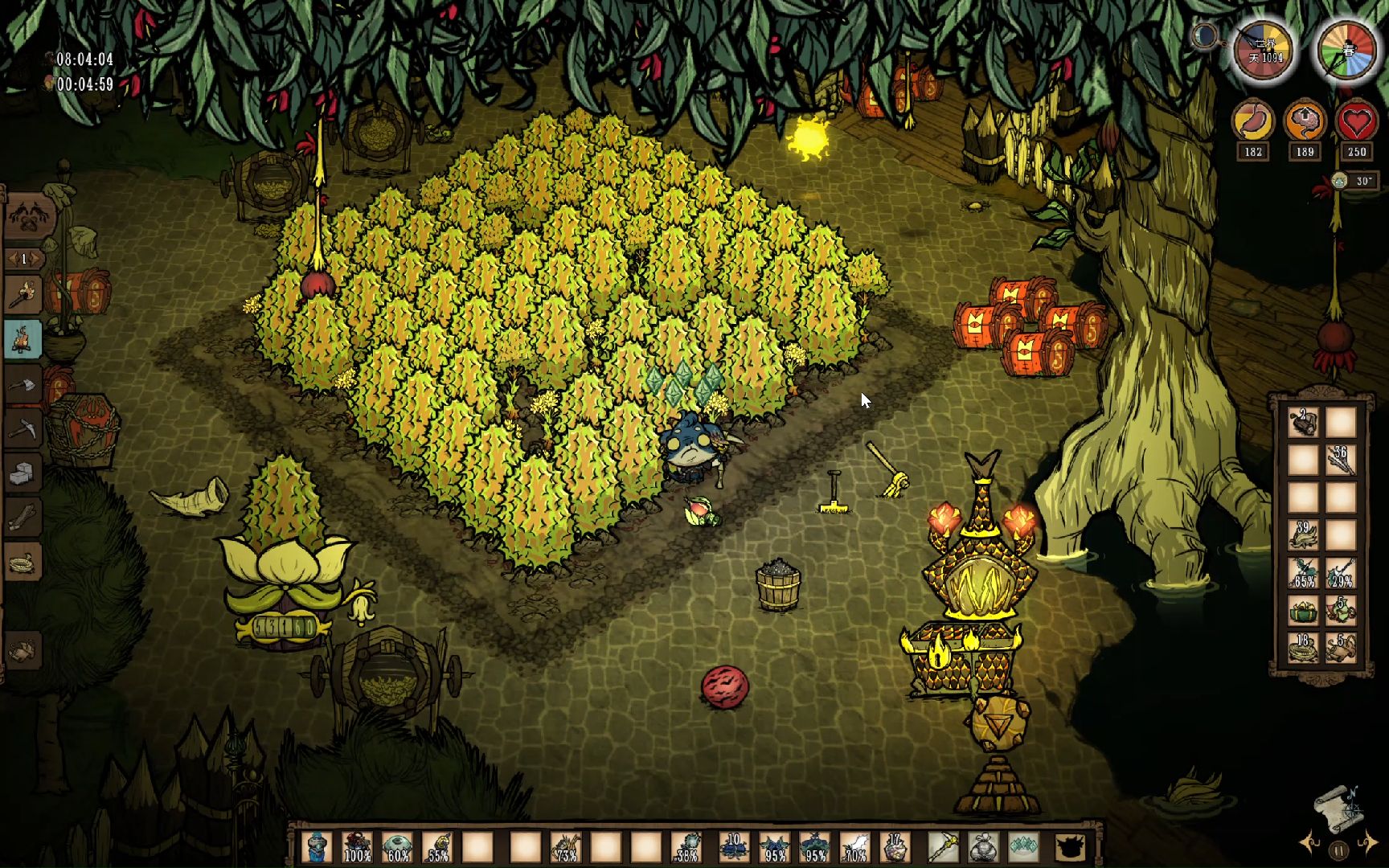This screenshot has height=868, width=1389.
Task: Select the golden pickaxe equipment slot
Action: point(942,847)
